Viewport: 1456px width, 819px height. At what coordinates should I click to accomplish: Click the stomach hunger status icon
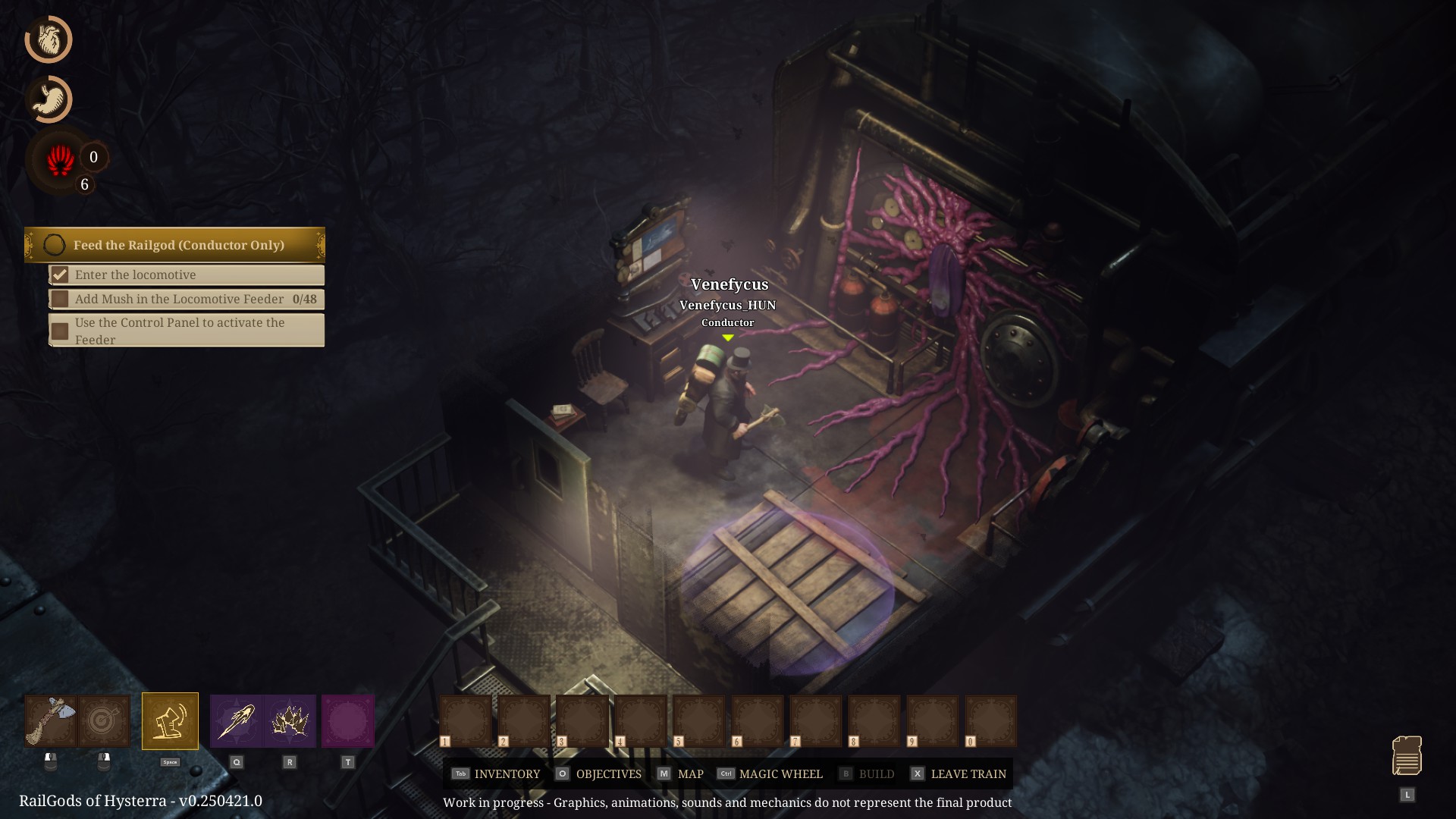[49, 99]
